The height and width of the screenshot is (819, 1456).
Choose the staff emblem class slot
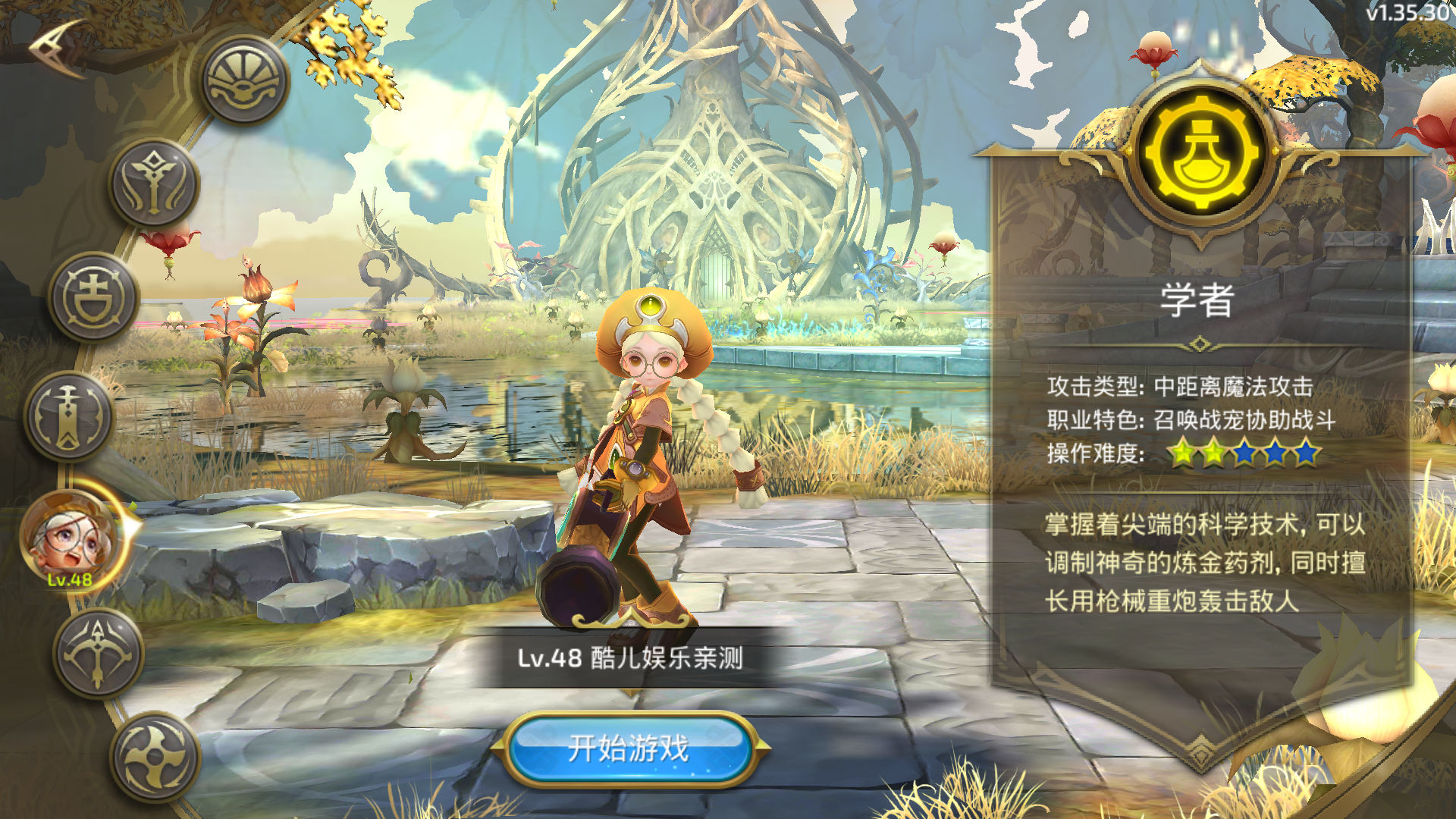155,183
